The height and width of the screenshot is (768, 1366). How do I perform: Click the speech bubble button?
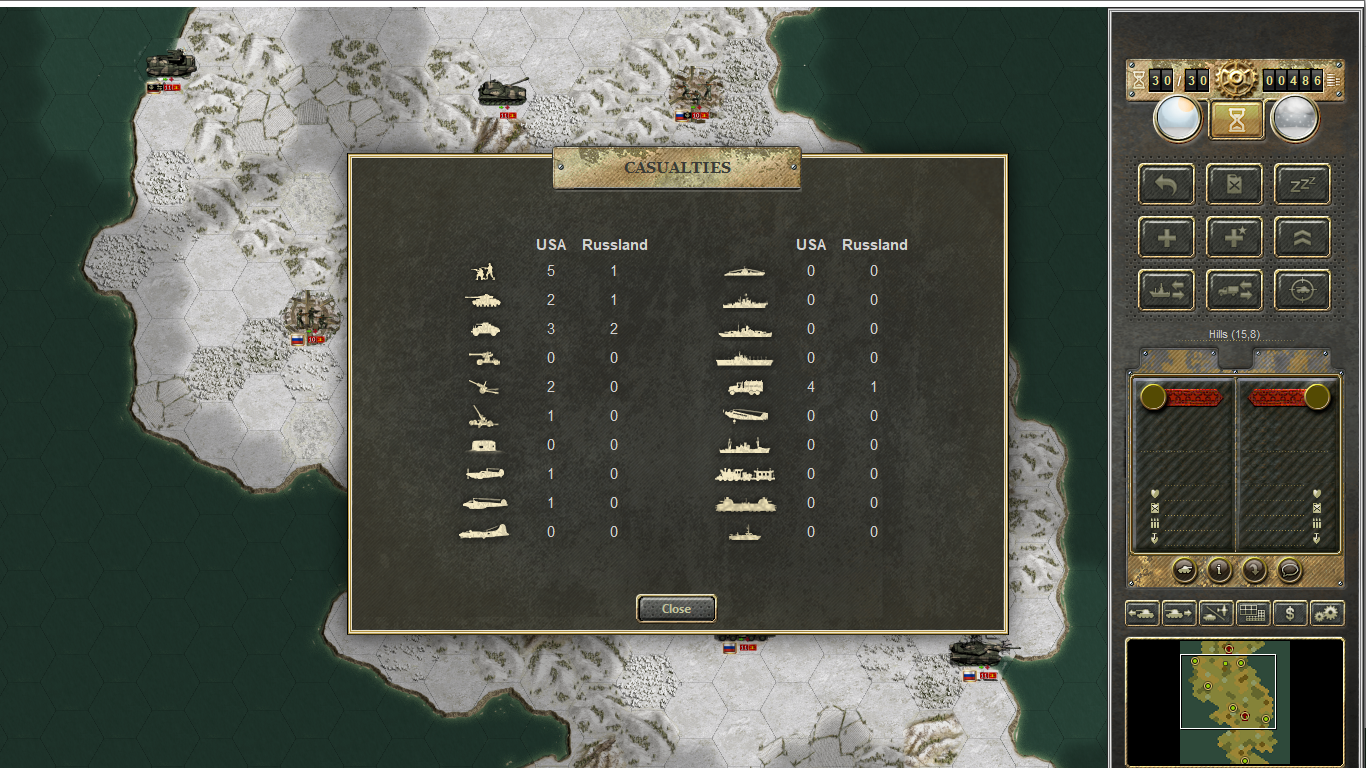(x=1290, y=570)
